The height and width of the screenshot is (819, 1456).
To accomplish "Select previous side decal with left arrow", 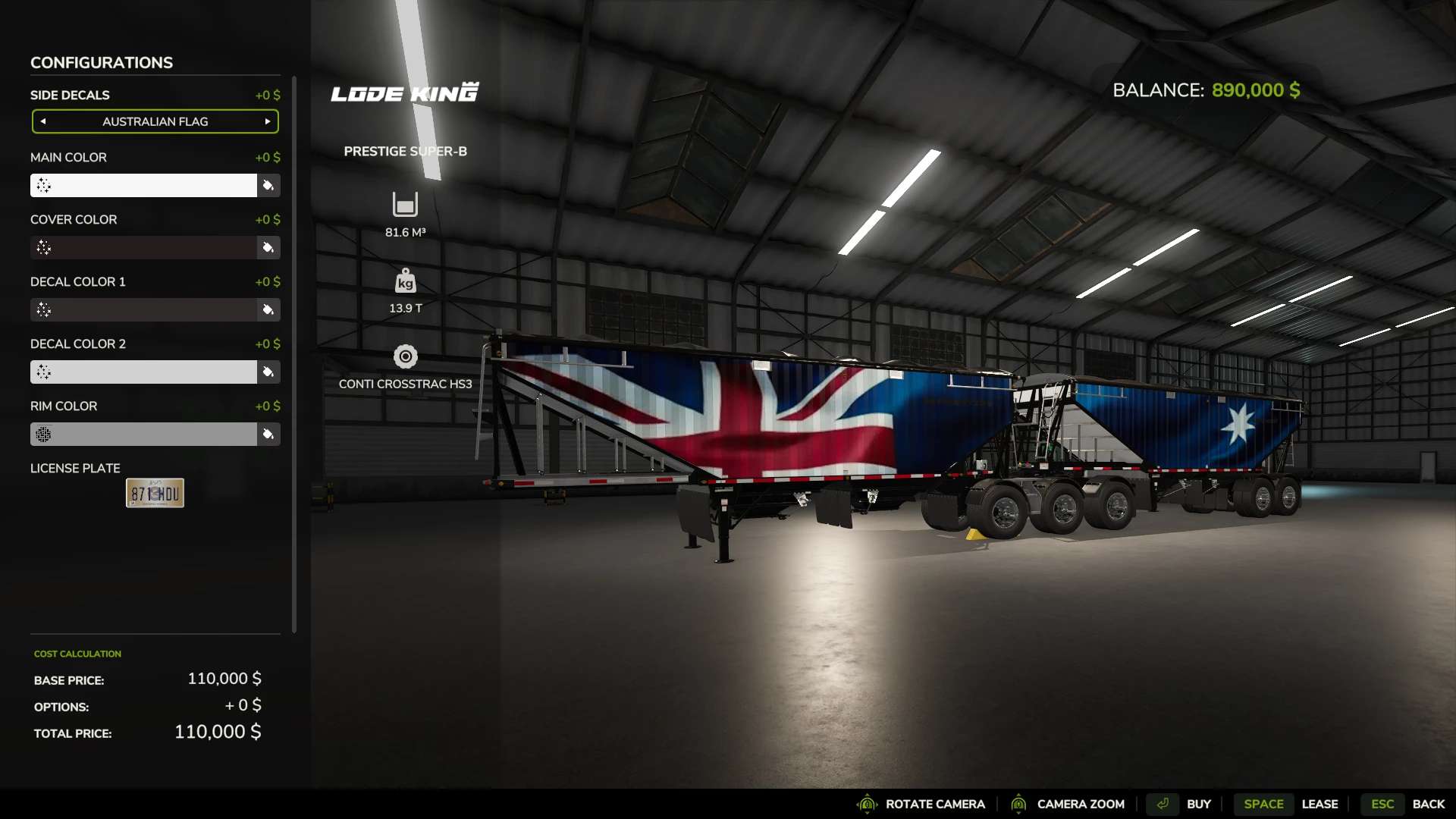I will click(x=43, y=121).
